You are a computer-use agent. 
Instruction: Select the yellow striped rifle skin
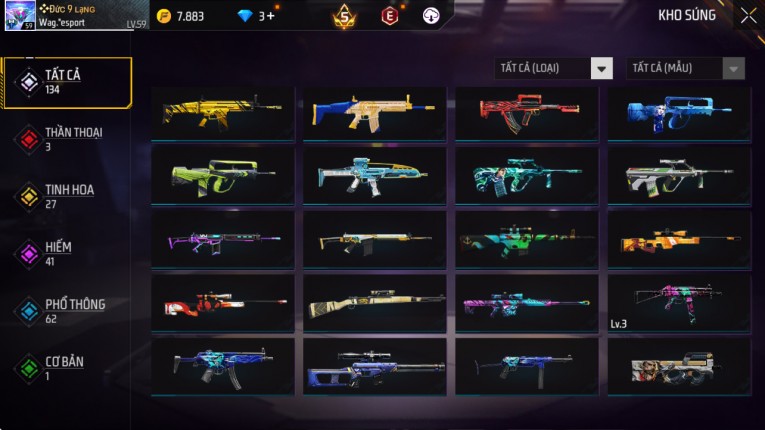pos(223,112)
